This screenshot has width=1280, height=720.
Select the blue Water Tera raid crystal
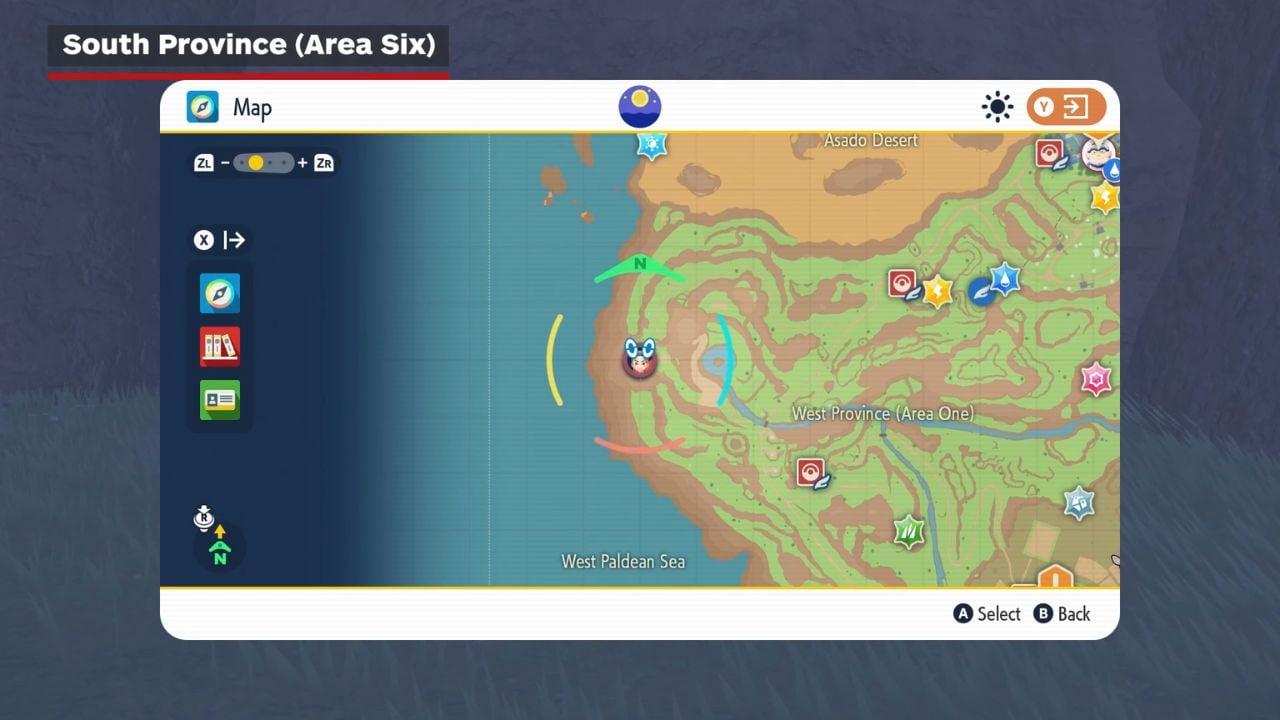click(1004, 278)
